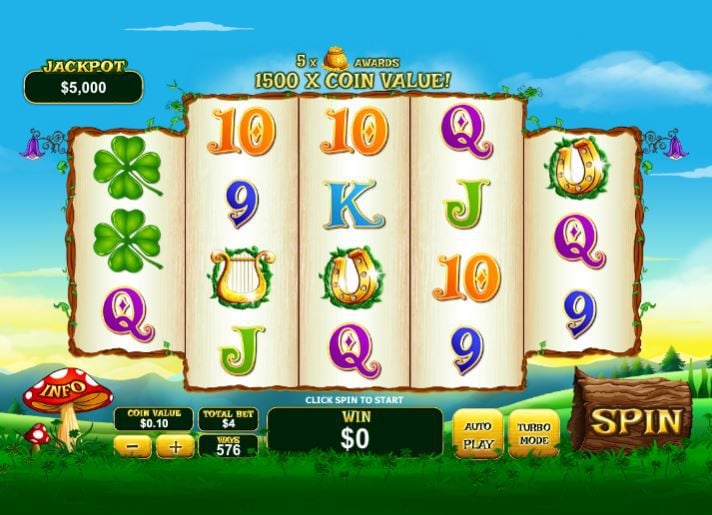This screenshot has height=515, width=712.
Task: Spin the reels with the SPIN log
Action: coord(633,420)
